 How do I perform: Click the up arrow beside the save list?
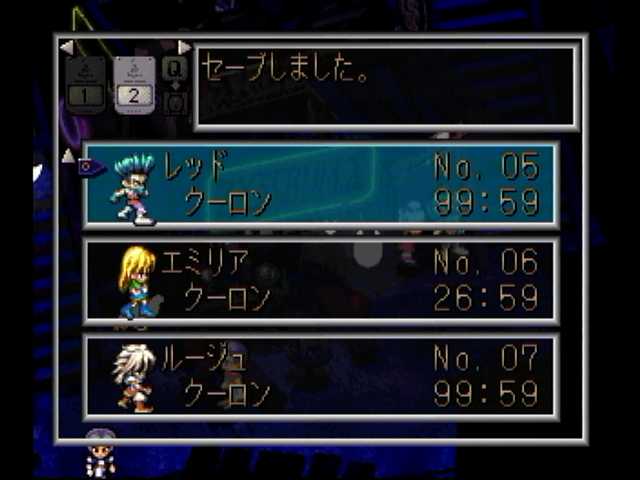point(68,155)
